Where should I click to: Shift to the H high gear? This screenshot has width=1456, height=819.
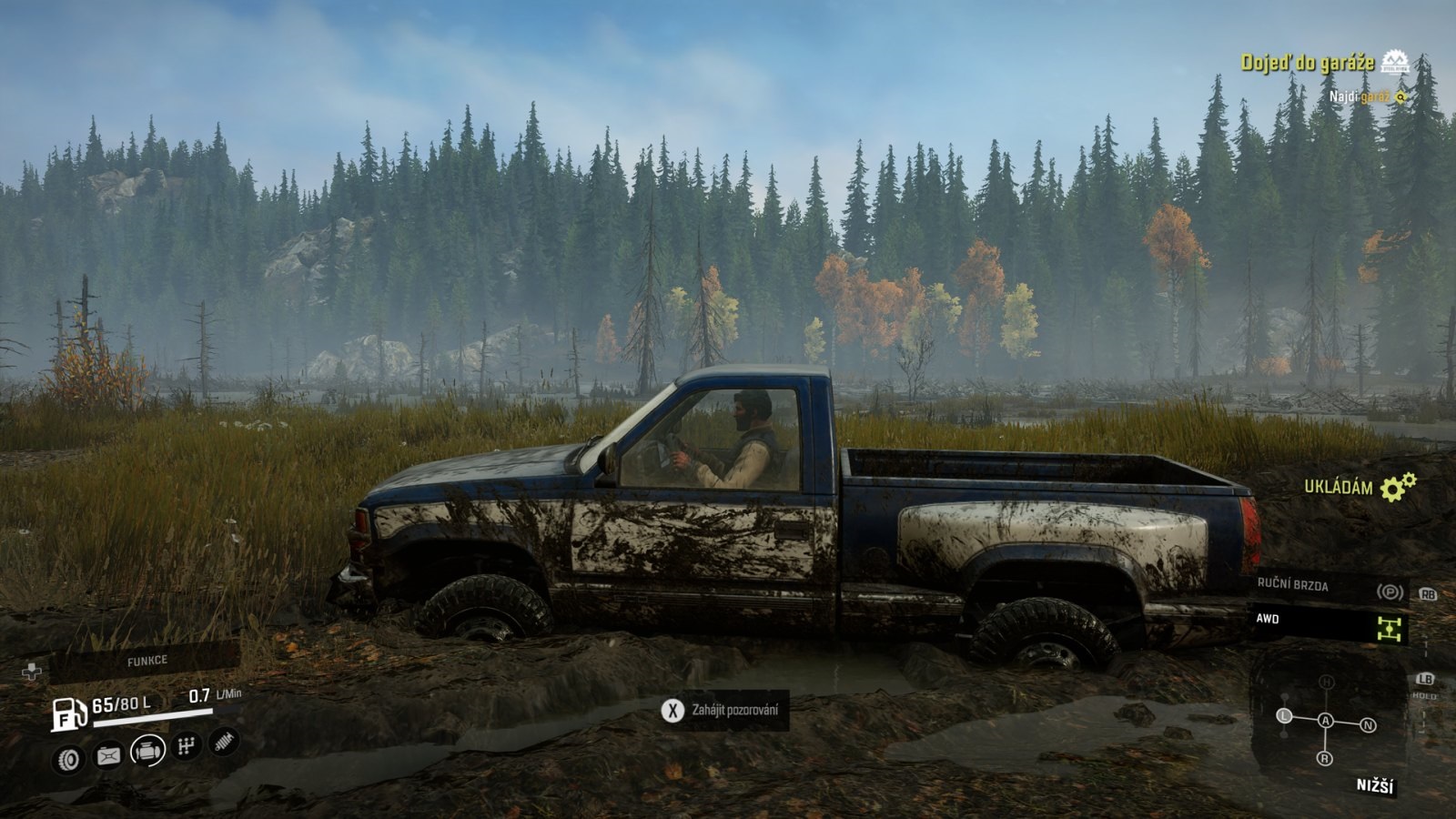pos(1327,682)
